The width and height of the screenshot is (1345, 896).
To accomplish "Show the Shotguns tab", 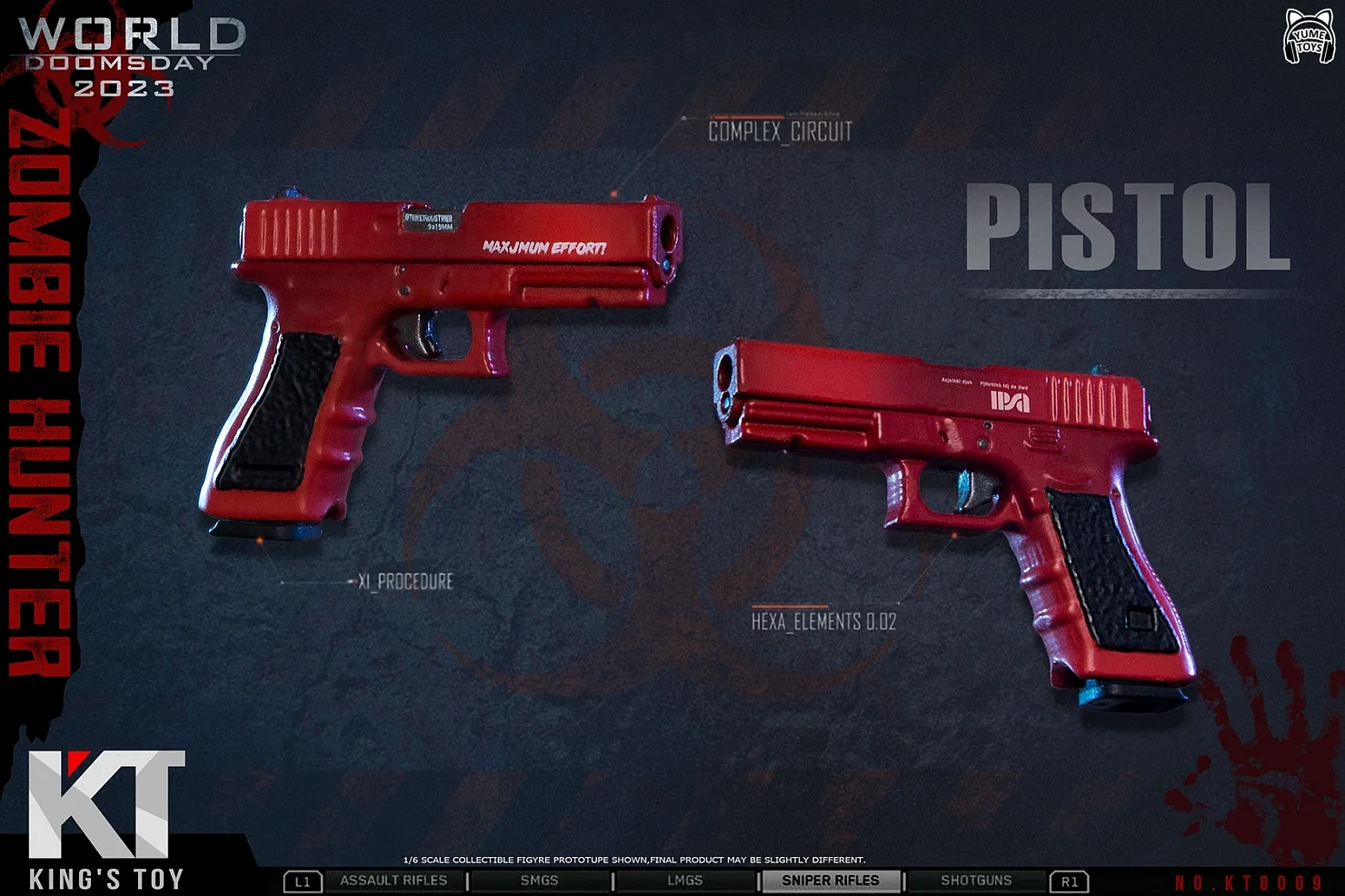I will [976, 881].
